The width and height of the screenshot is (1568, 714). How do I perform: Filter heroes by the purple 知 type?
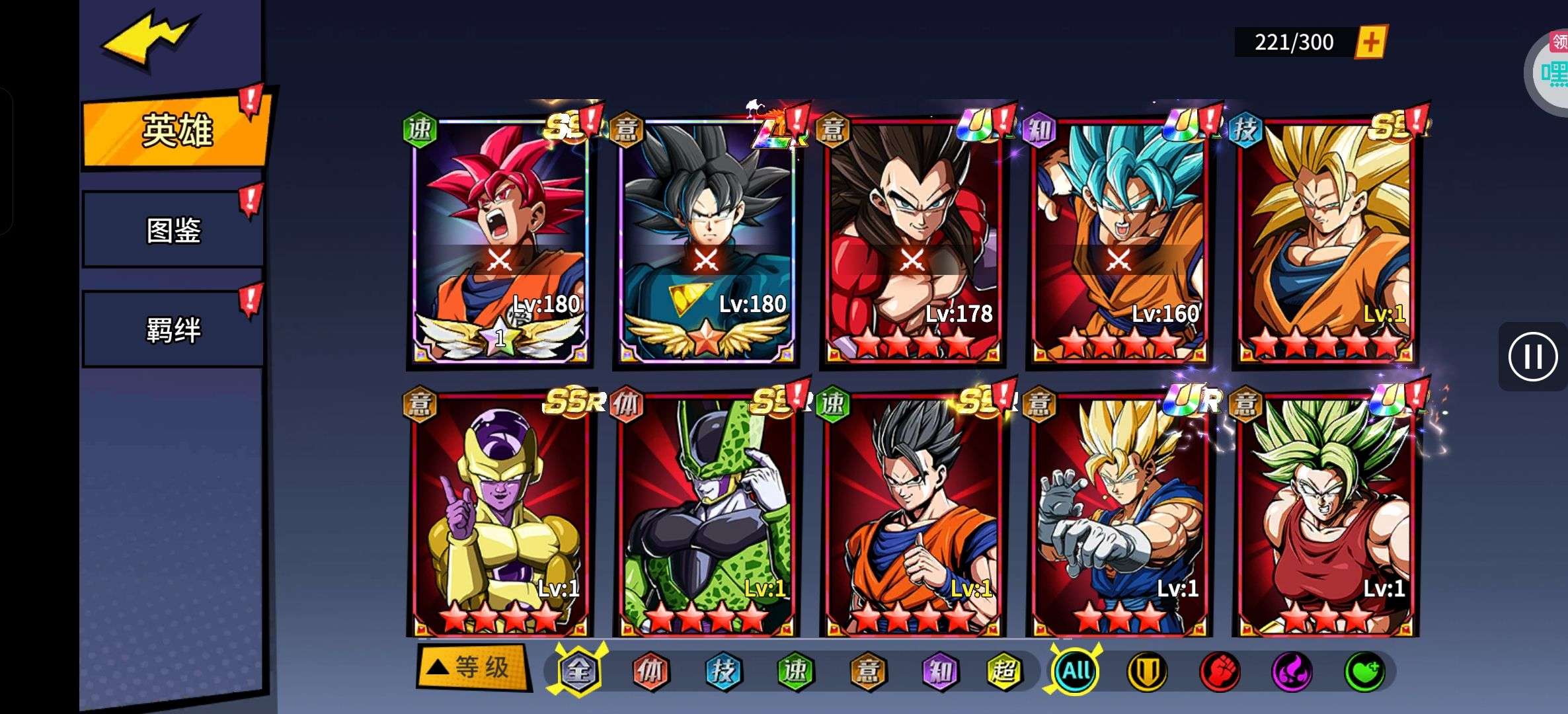point(939,671)
